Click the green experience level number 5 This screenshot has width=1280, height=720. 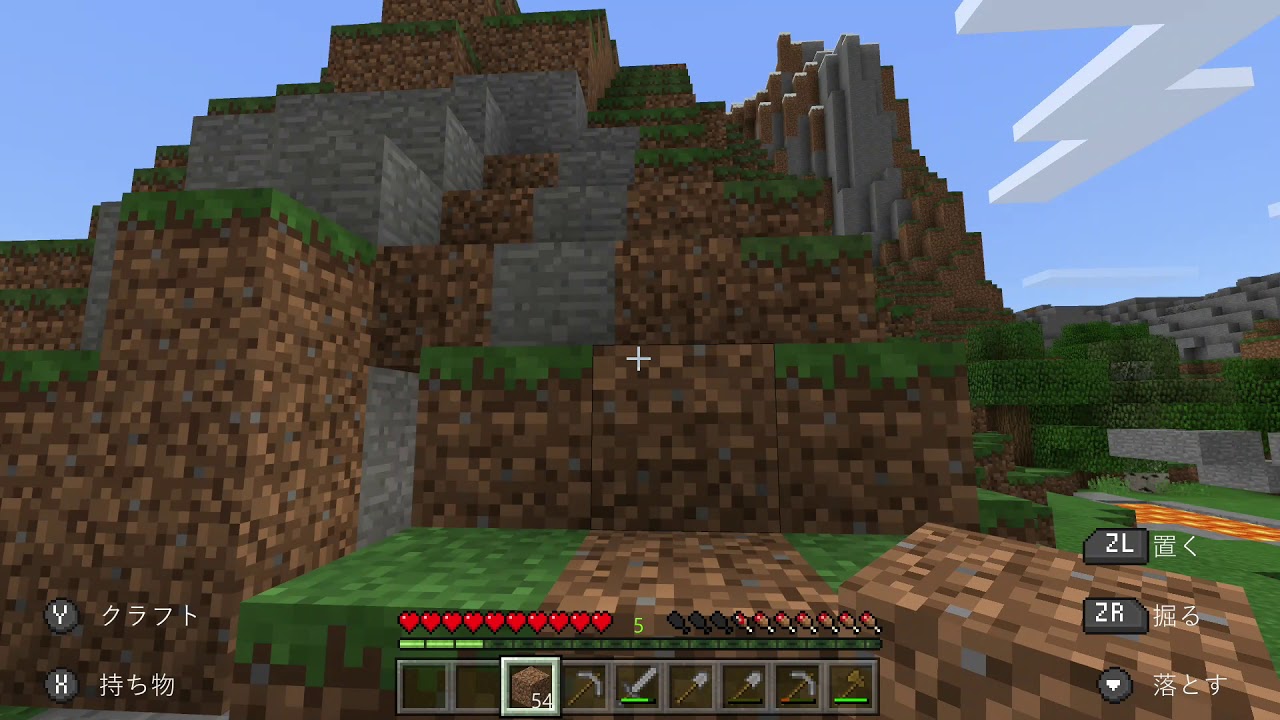pyautogui.click(x=637, y=624)
